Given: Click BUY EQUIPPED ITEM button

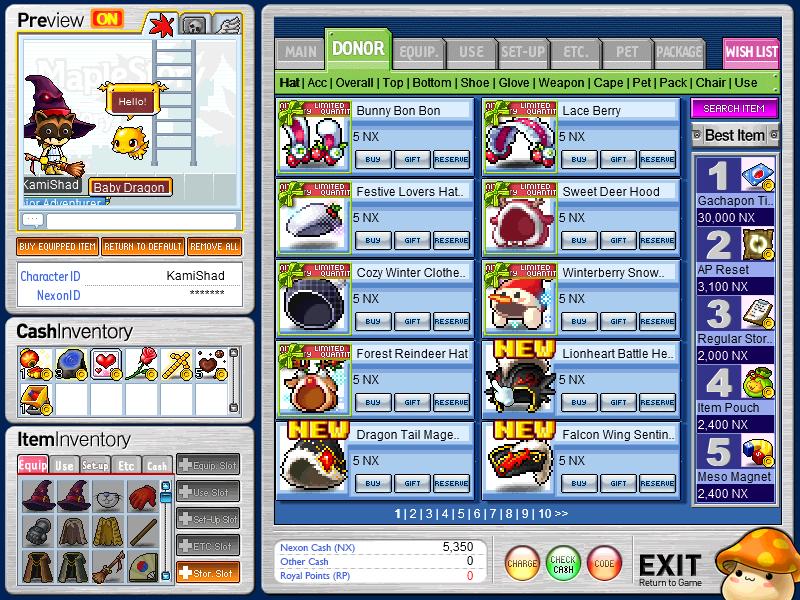Looking at the screenshot, I should pos(58,246).
